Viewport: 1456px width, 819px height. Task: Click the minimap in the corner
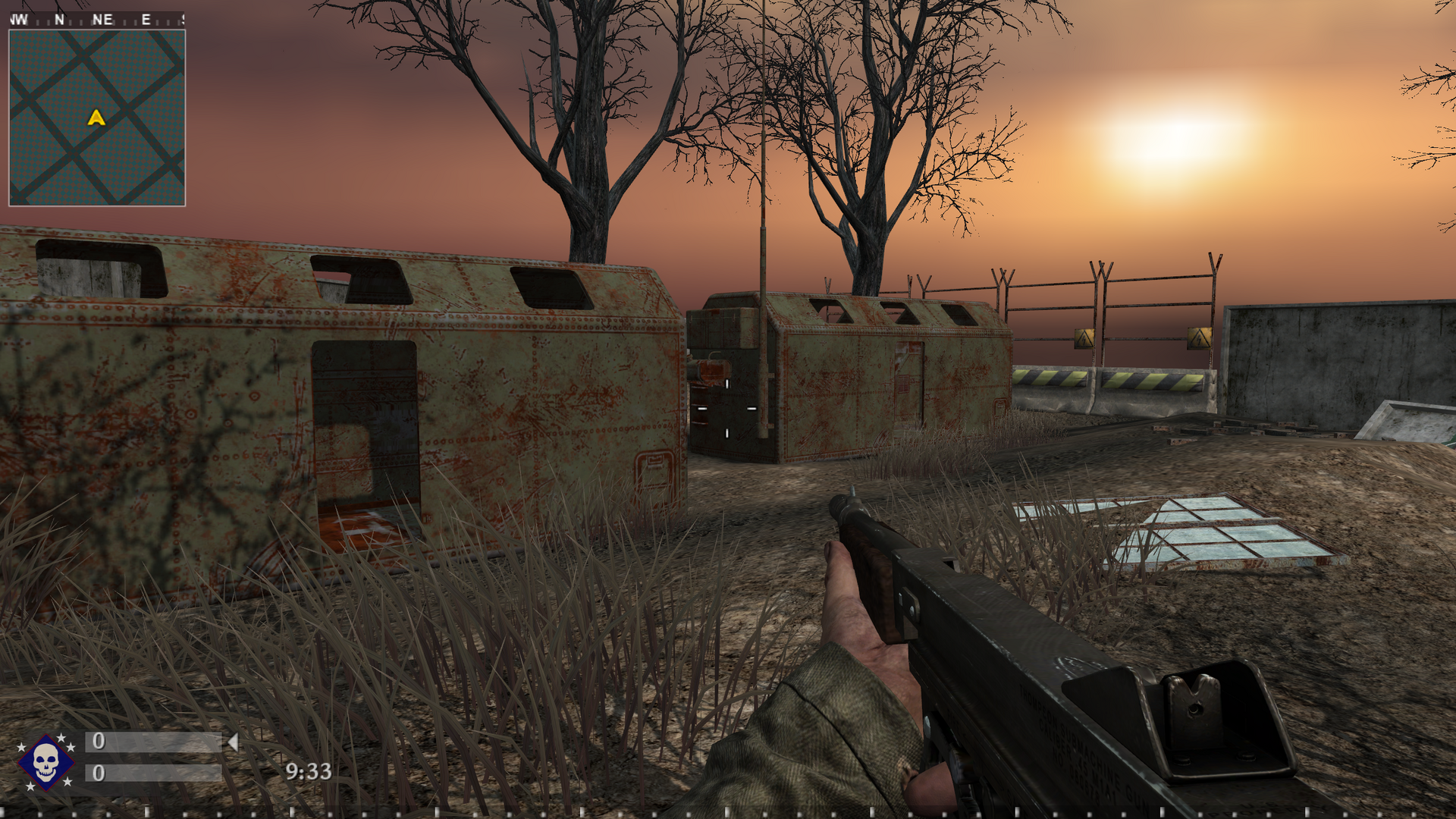point(97,118)
